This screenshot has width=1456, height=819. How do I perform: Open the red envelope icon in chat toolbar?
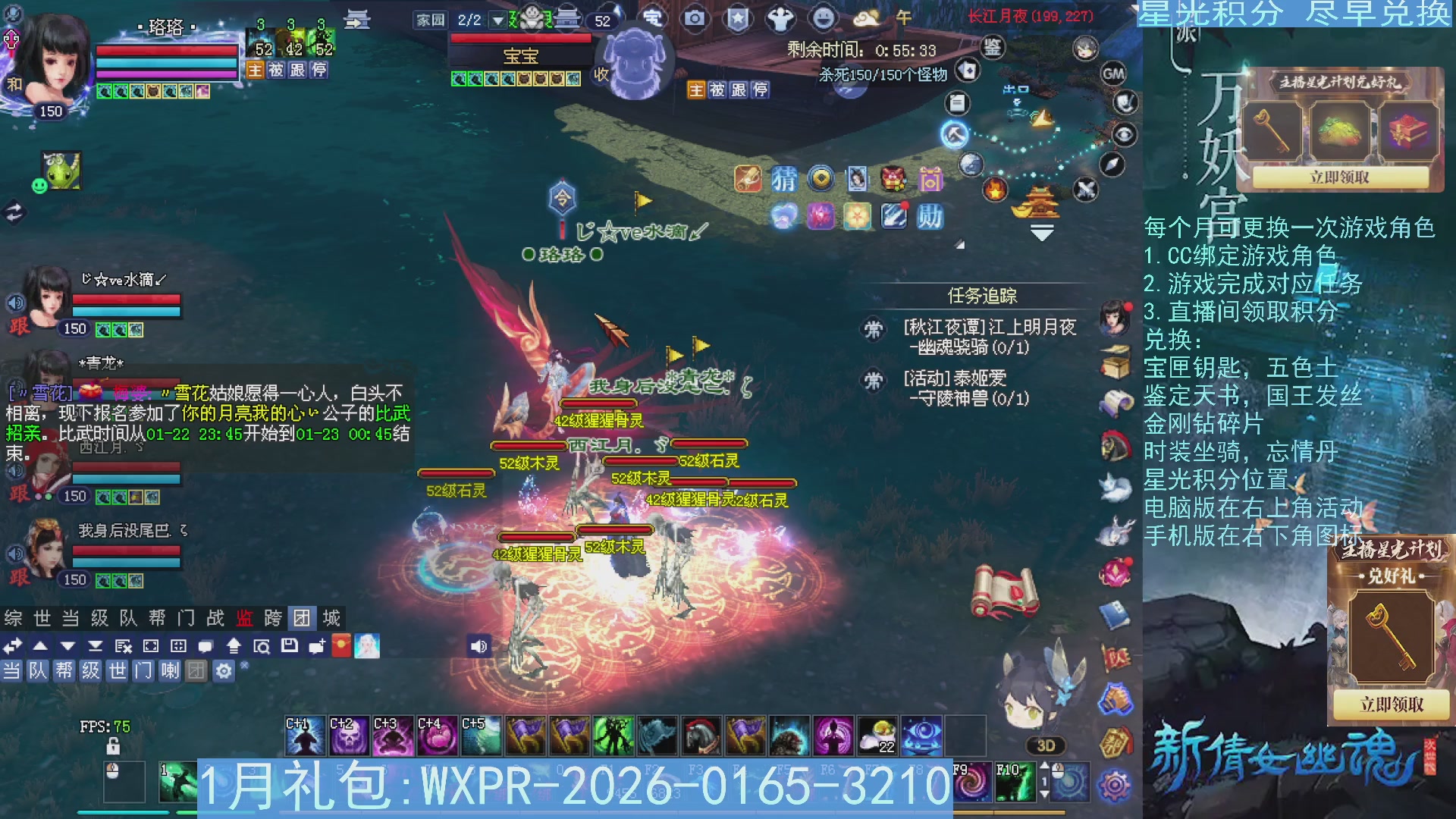(342, 645)
